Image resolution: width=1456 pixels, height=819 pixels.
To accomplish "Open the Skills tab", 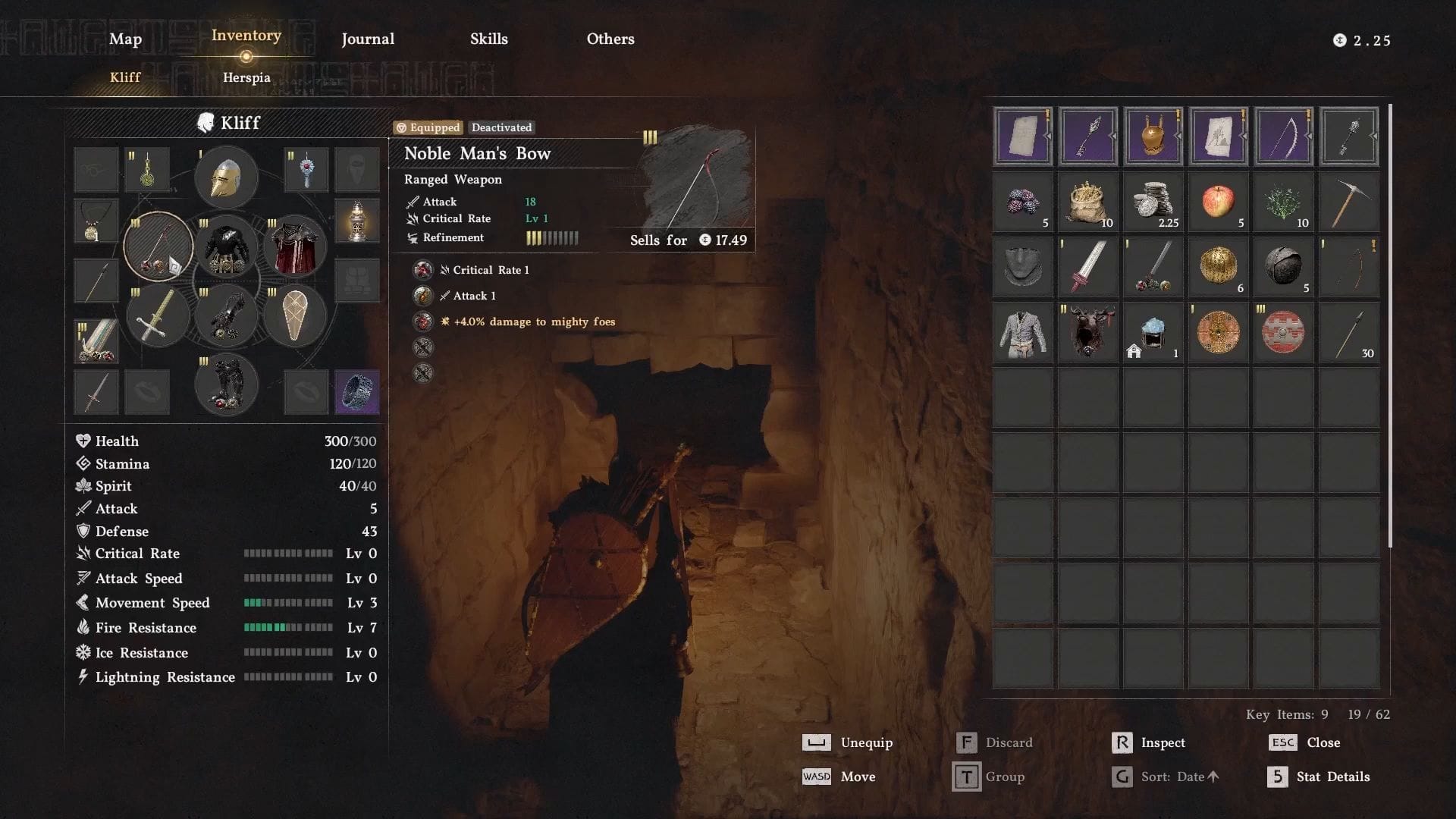I will pos(489,39).
